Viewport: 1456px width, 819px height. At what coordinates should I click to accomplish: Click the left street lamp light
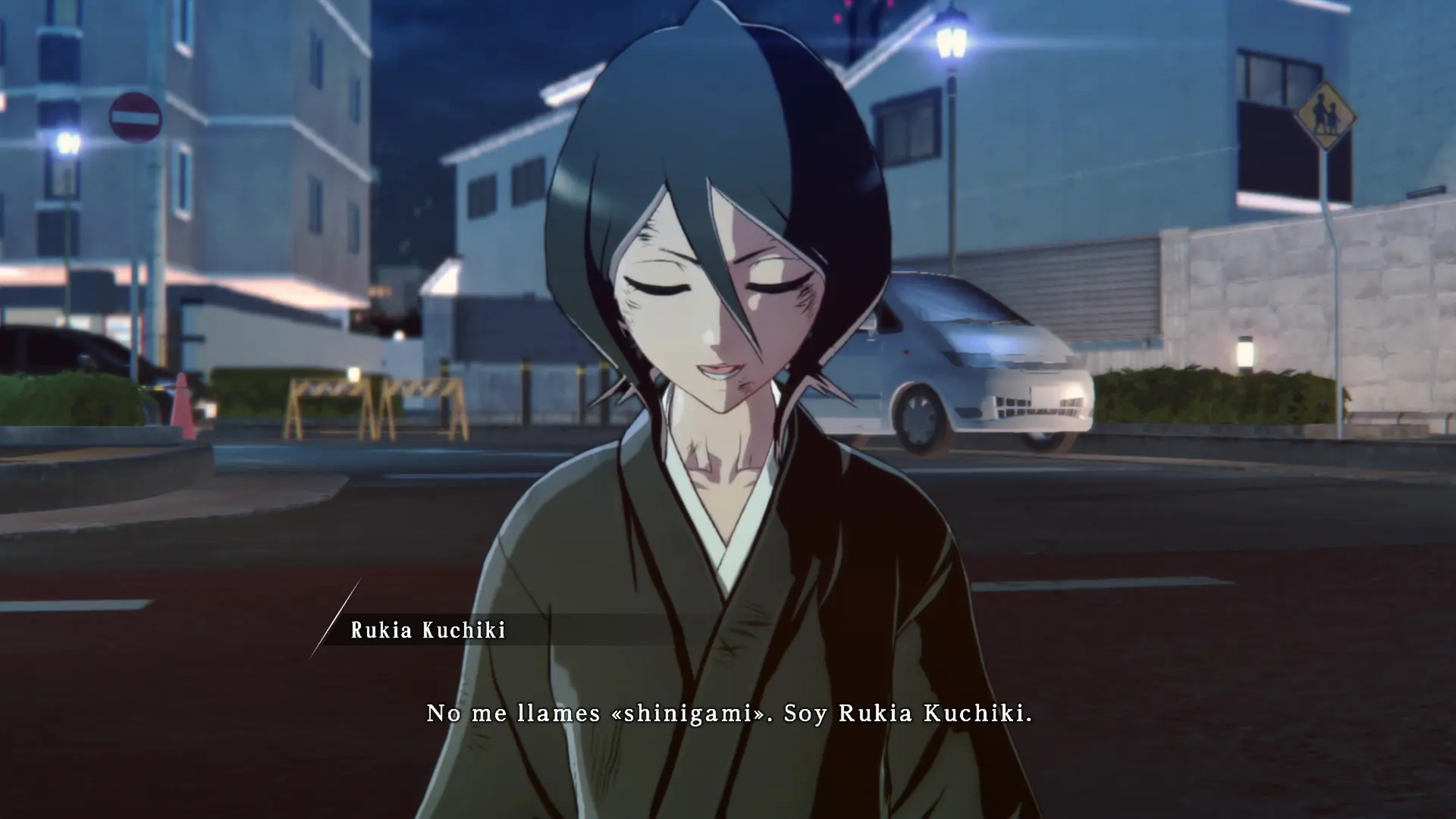(x=67, y=140)
